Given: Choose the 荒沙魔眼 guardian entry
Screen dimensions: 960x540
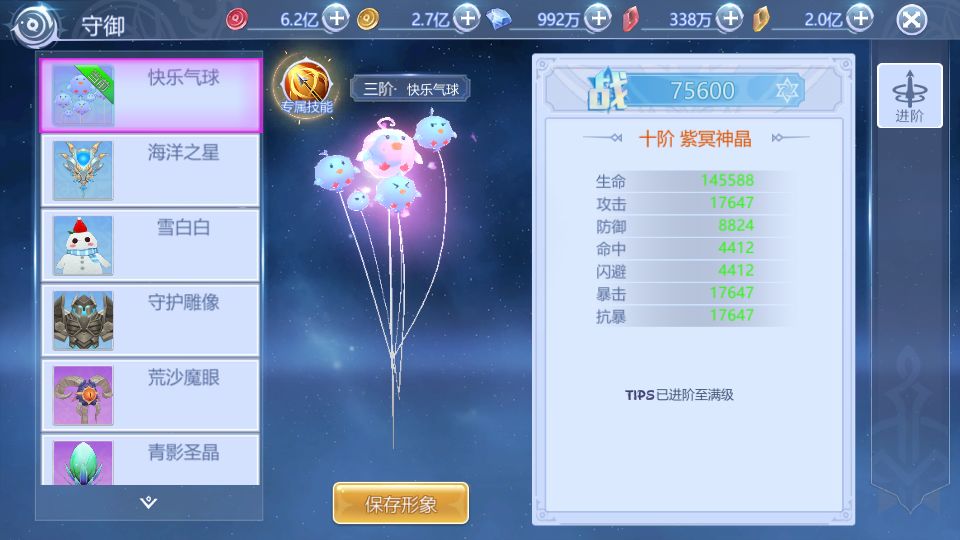Looking at the screenshot, I should pyautogui.click(x=150, y=396).
